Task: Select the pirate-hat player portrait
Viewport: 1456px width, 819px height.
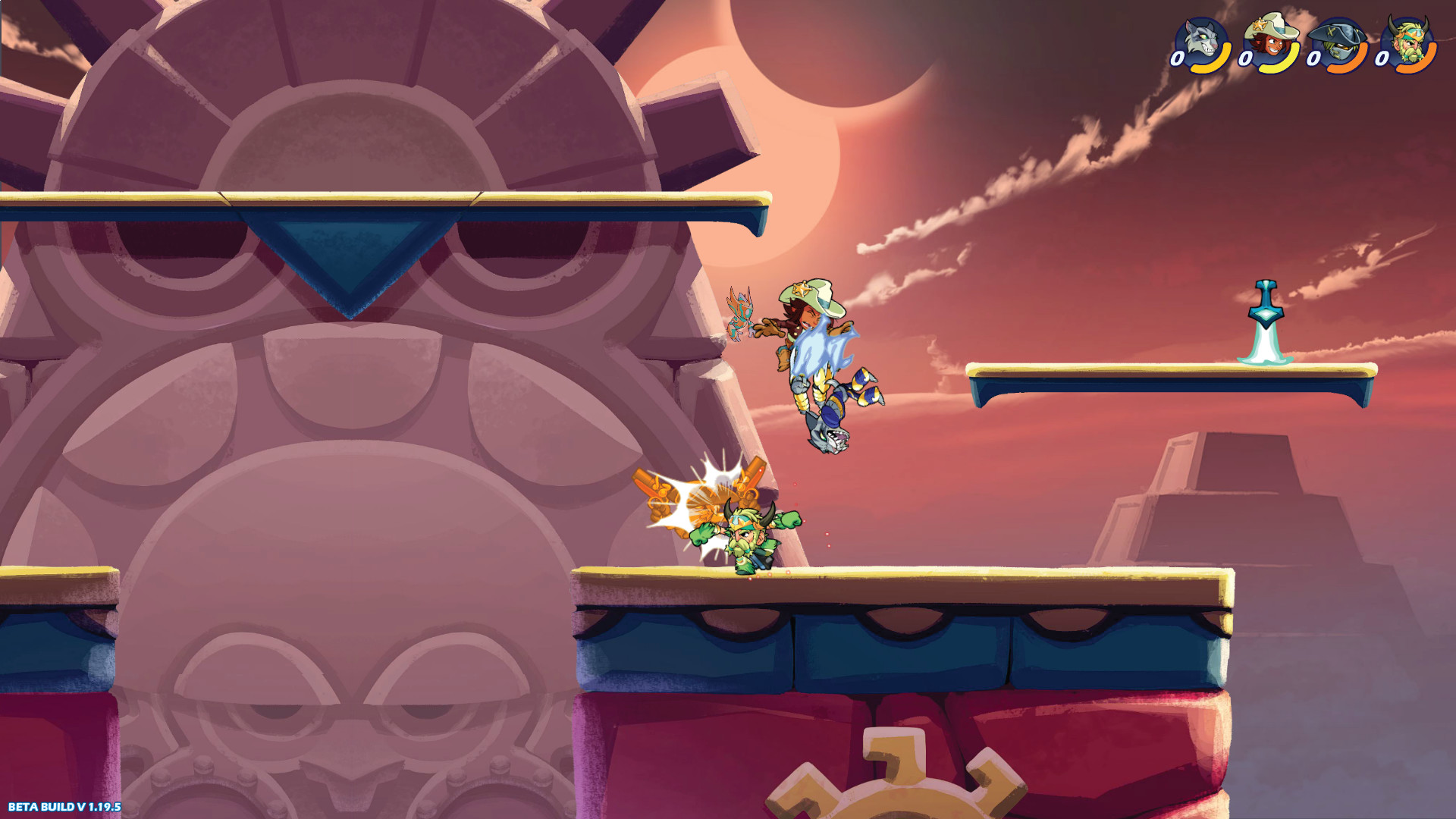Action: (1338, 36)
